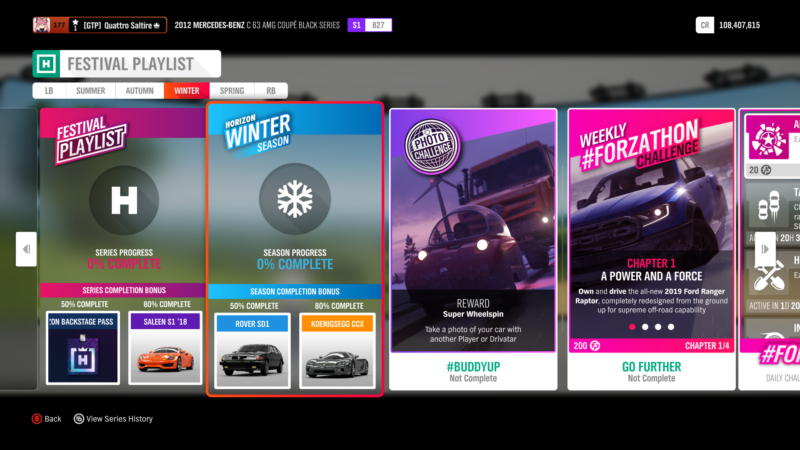This screenshot has width=800, height=450.
Task: Select the Backstage Pass reward tile
Action: (x=83, y=348)
